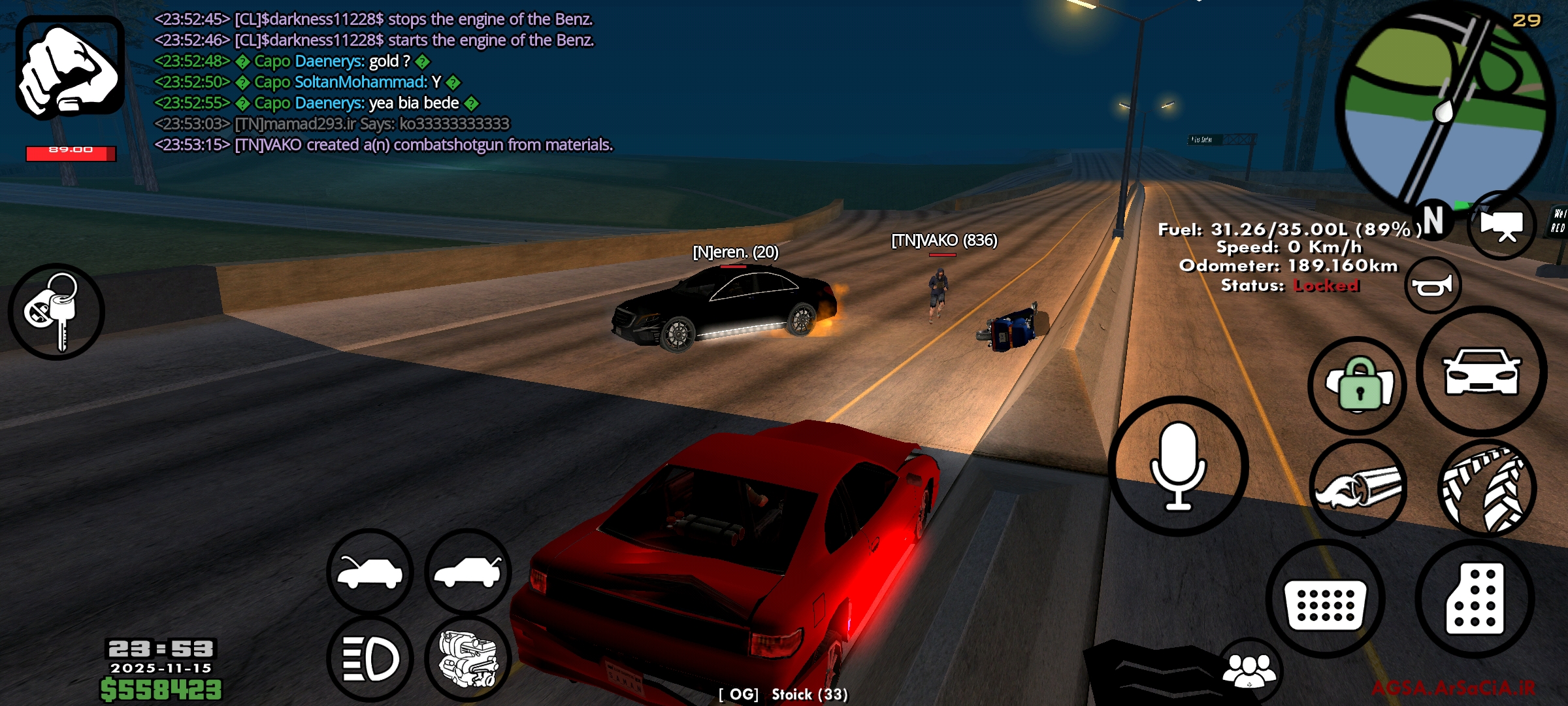Tap the car key button

[56, 312]
